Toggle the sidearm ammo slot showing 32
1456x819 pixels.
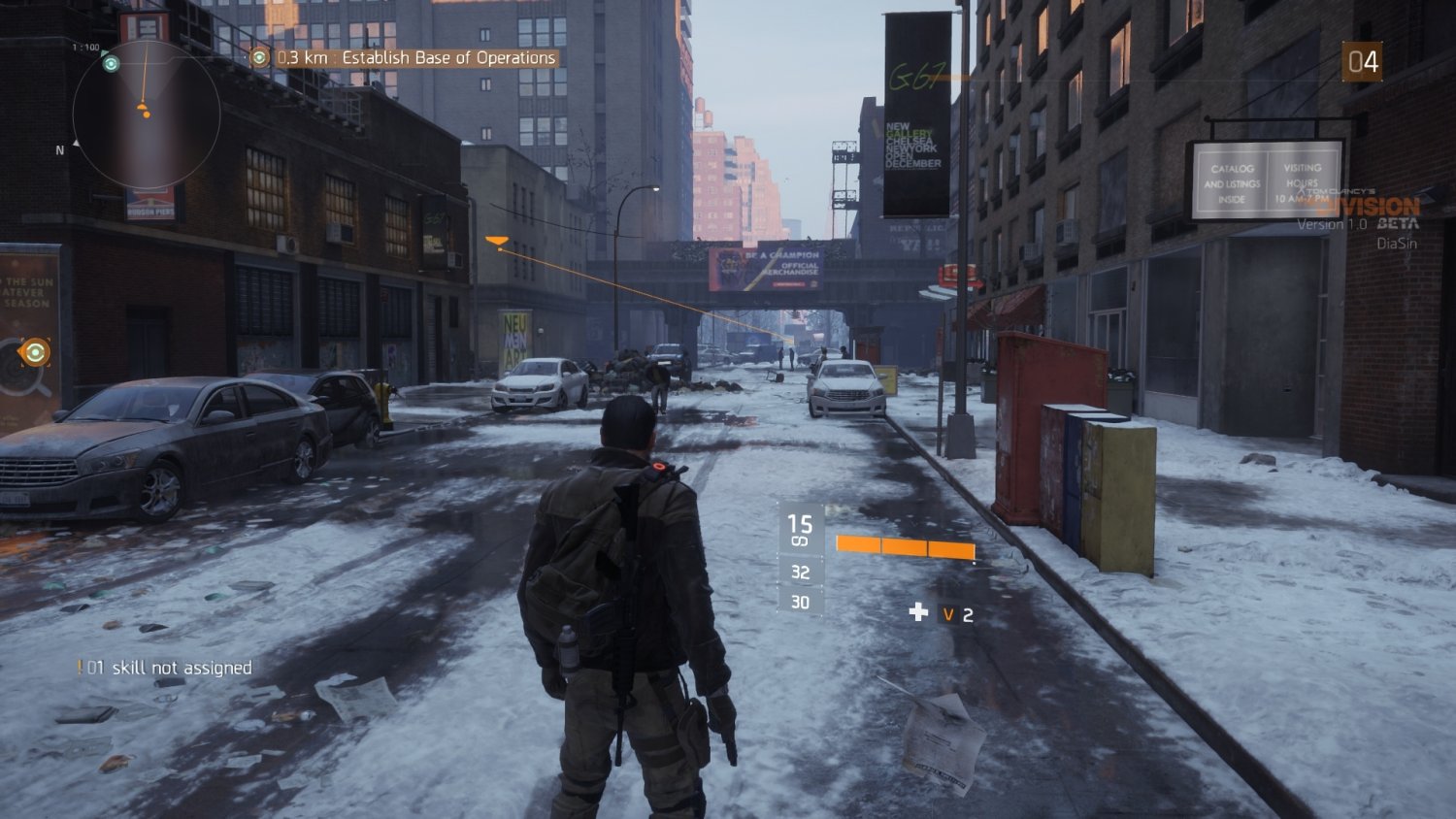point(799,573)
